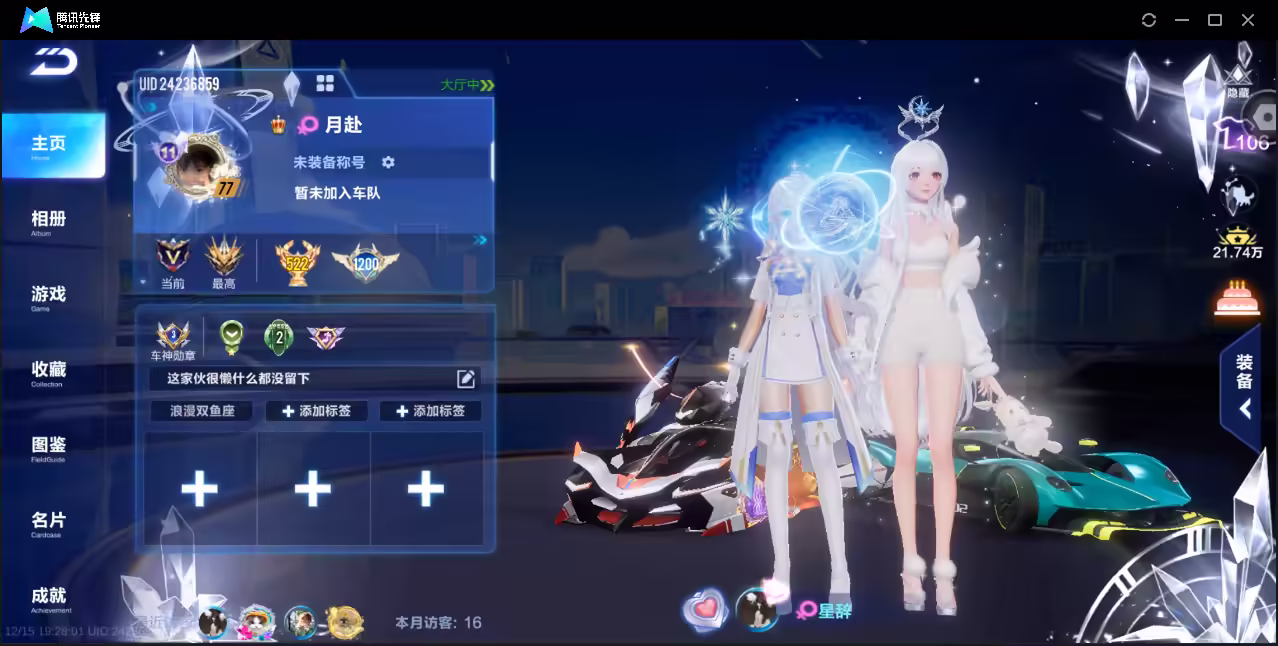1278x646 pixels.
Task: Open the 522 trophy badge
Action: pos(297,262)
